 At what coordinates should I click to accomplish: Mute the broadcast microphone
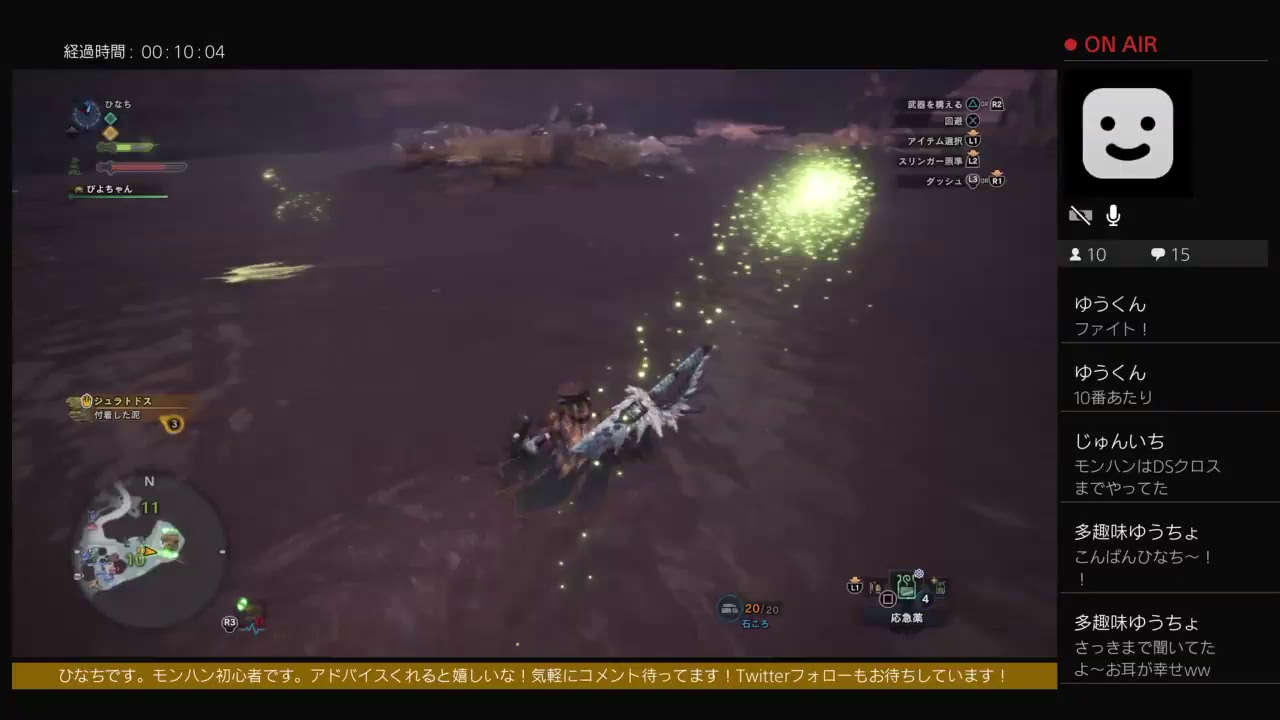pyautogui.click(x=1113, y=215)
